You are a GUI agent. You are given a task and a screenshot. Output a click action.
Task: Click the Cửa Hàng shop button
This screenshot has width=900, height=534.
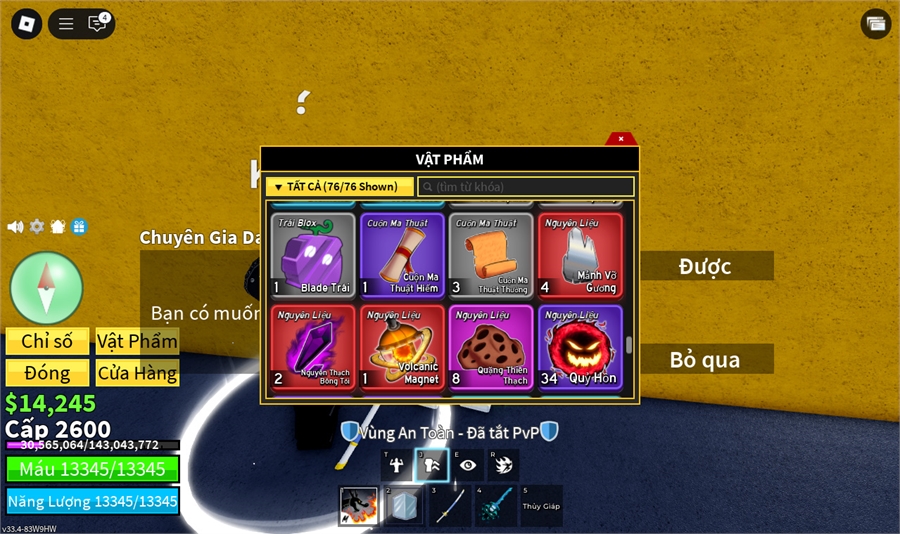(x=137, y=374)
